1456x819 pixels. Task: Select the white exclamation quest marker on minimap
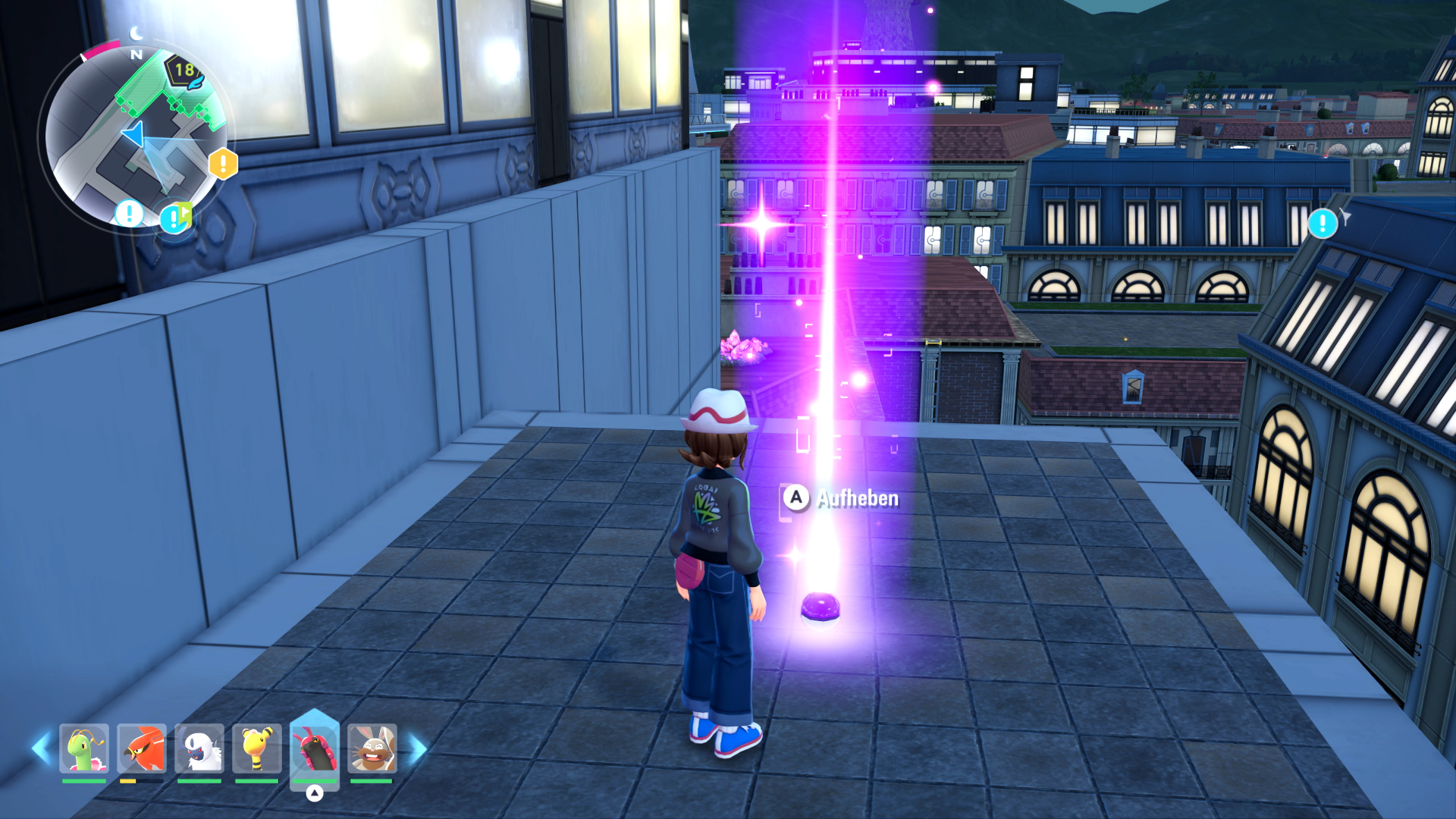point(129,214)
